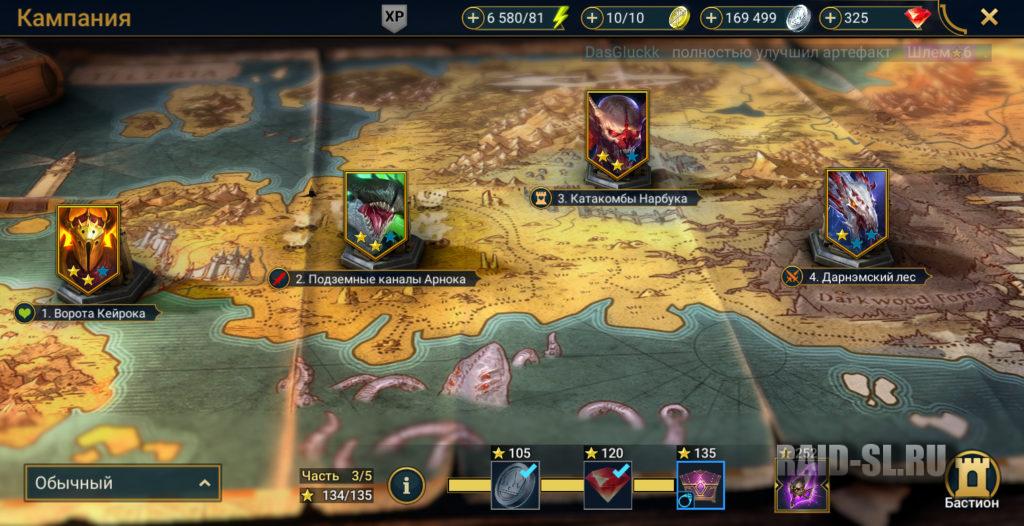Viewport: 1024px width, 526px height.
Task: View the purple champion reward at the bar's end
Action: pos(803,487)
